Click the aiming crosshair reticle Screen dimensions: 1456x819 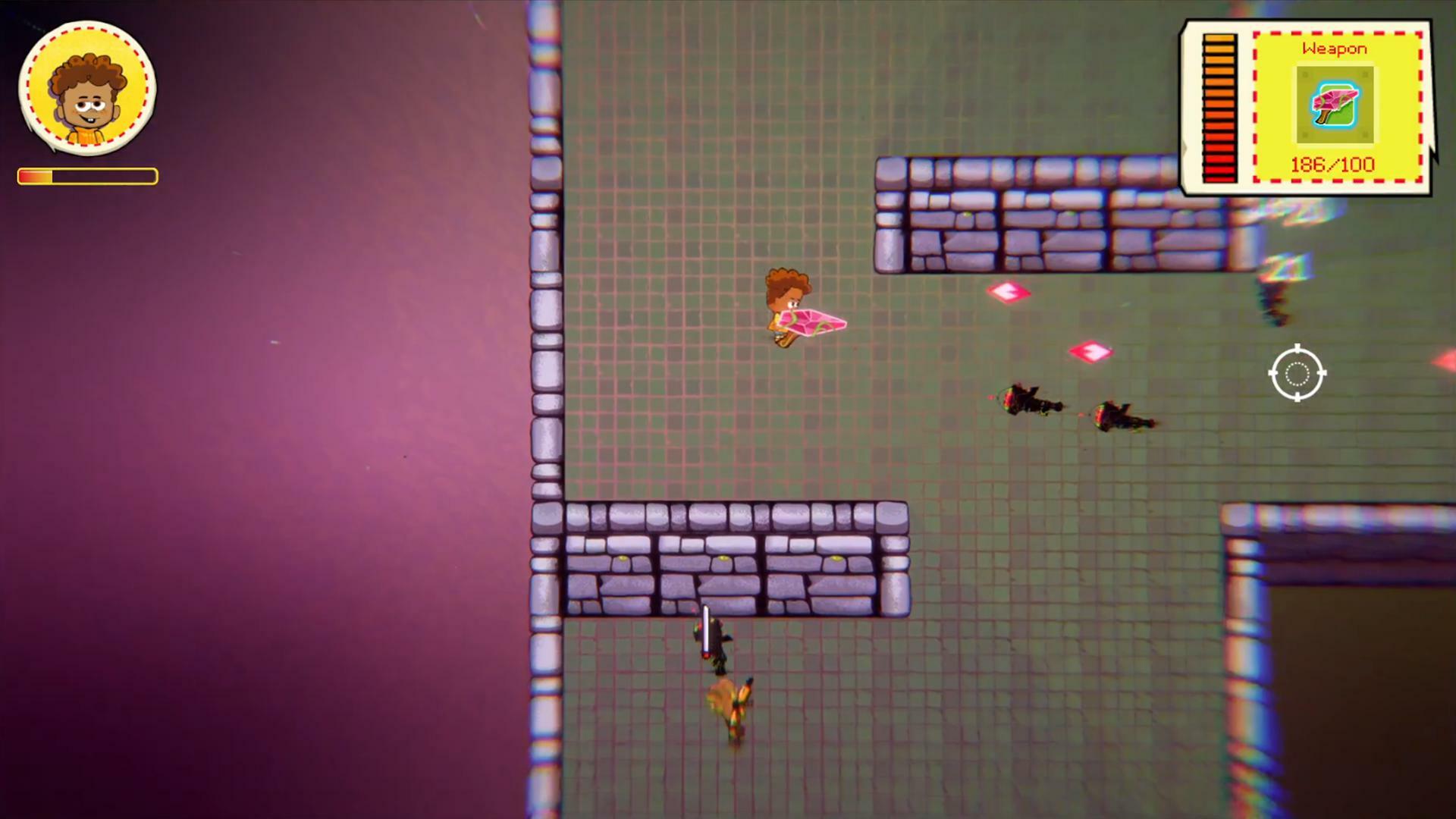(1298, 373)
